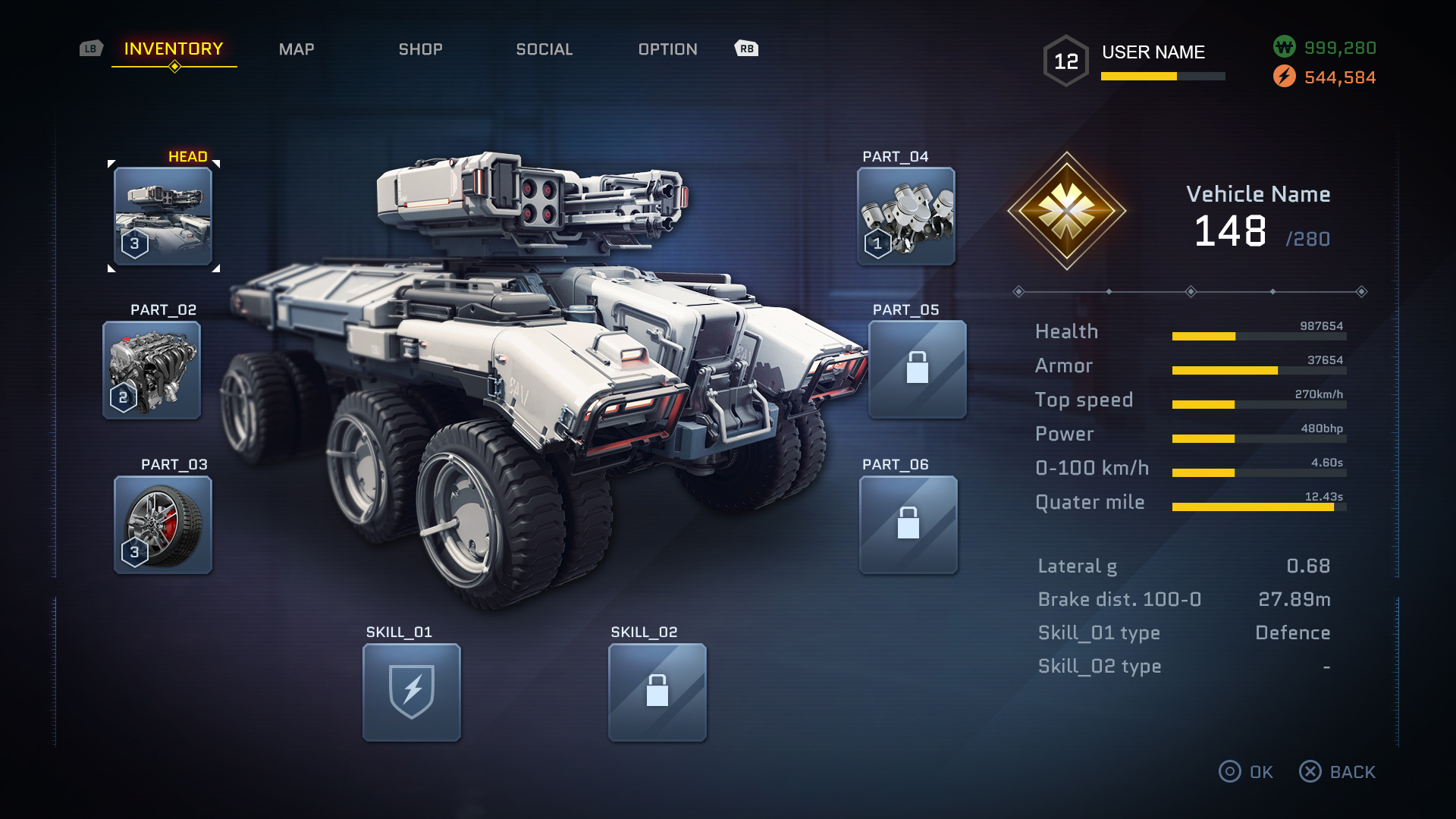The image size is (1456, 819).
Task: Click the locked PART_05 slot
Action: (x=918, y=369)
